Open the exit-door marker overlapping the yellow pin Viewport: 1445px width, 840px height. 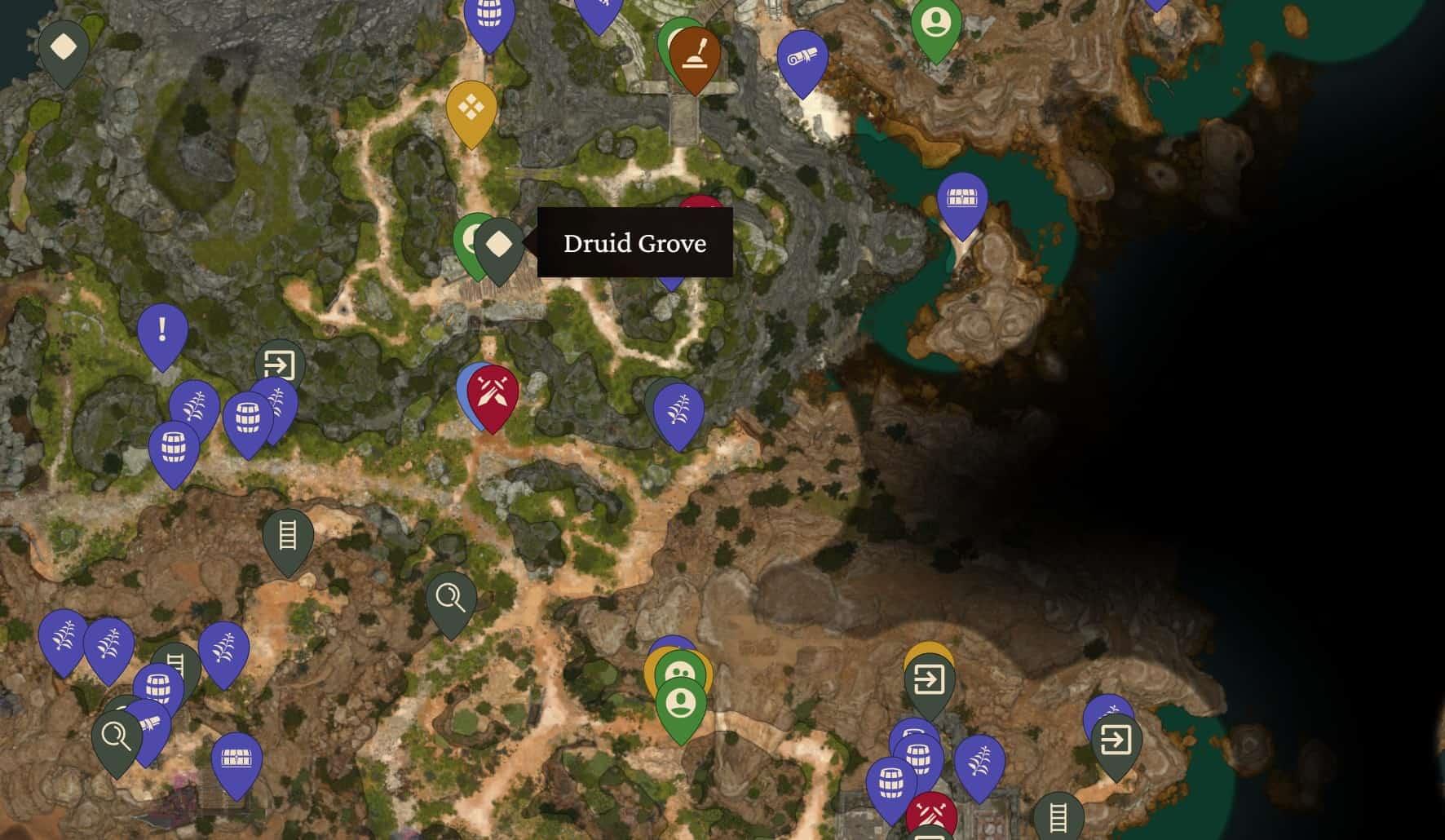[x=929, y=679]
